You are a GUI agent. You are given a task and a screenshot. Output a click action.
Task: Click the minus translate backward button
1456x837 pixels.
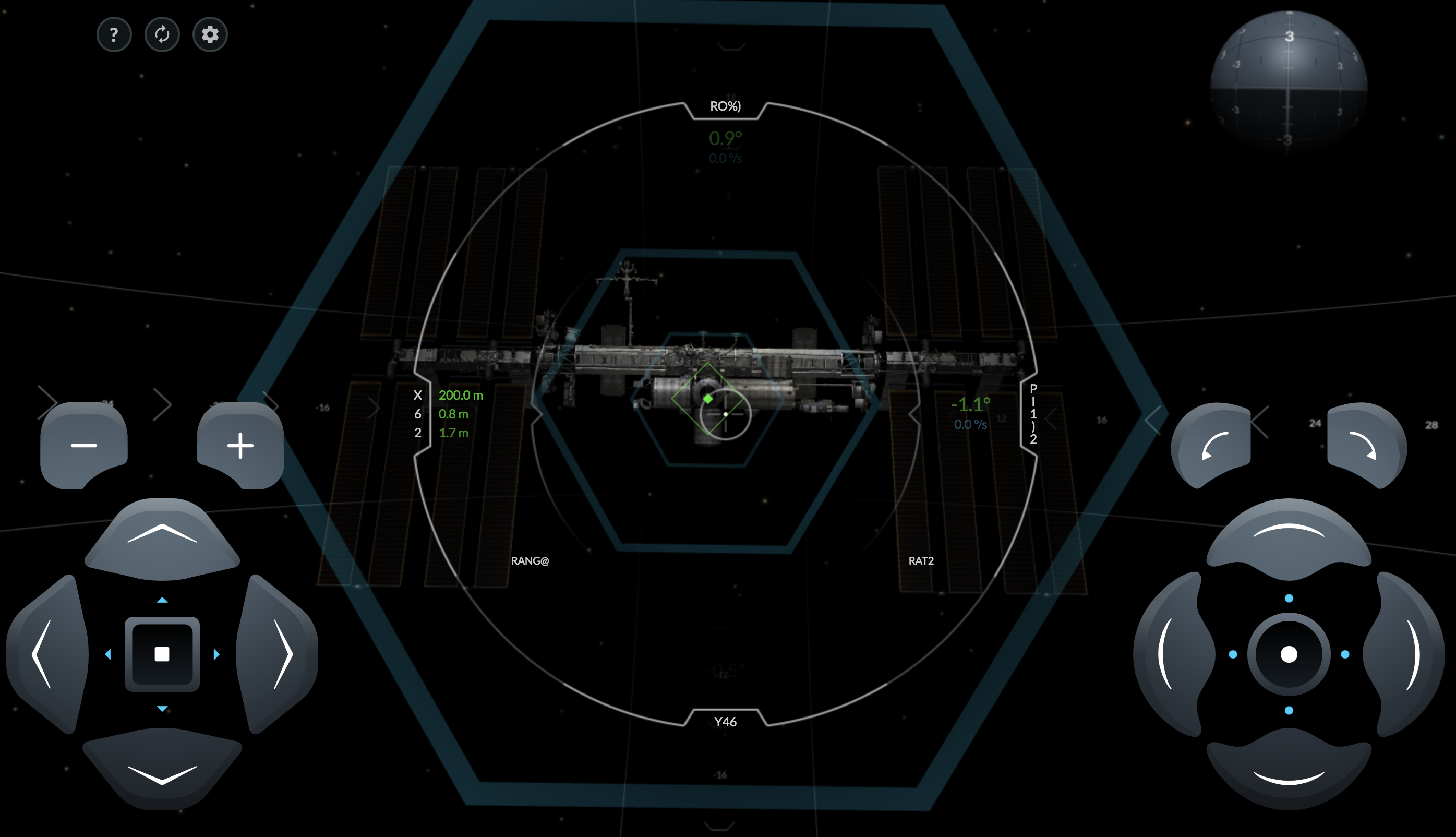point(84,446)
